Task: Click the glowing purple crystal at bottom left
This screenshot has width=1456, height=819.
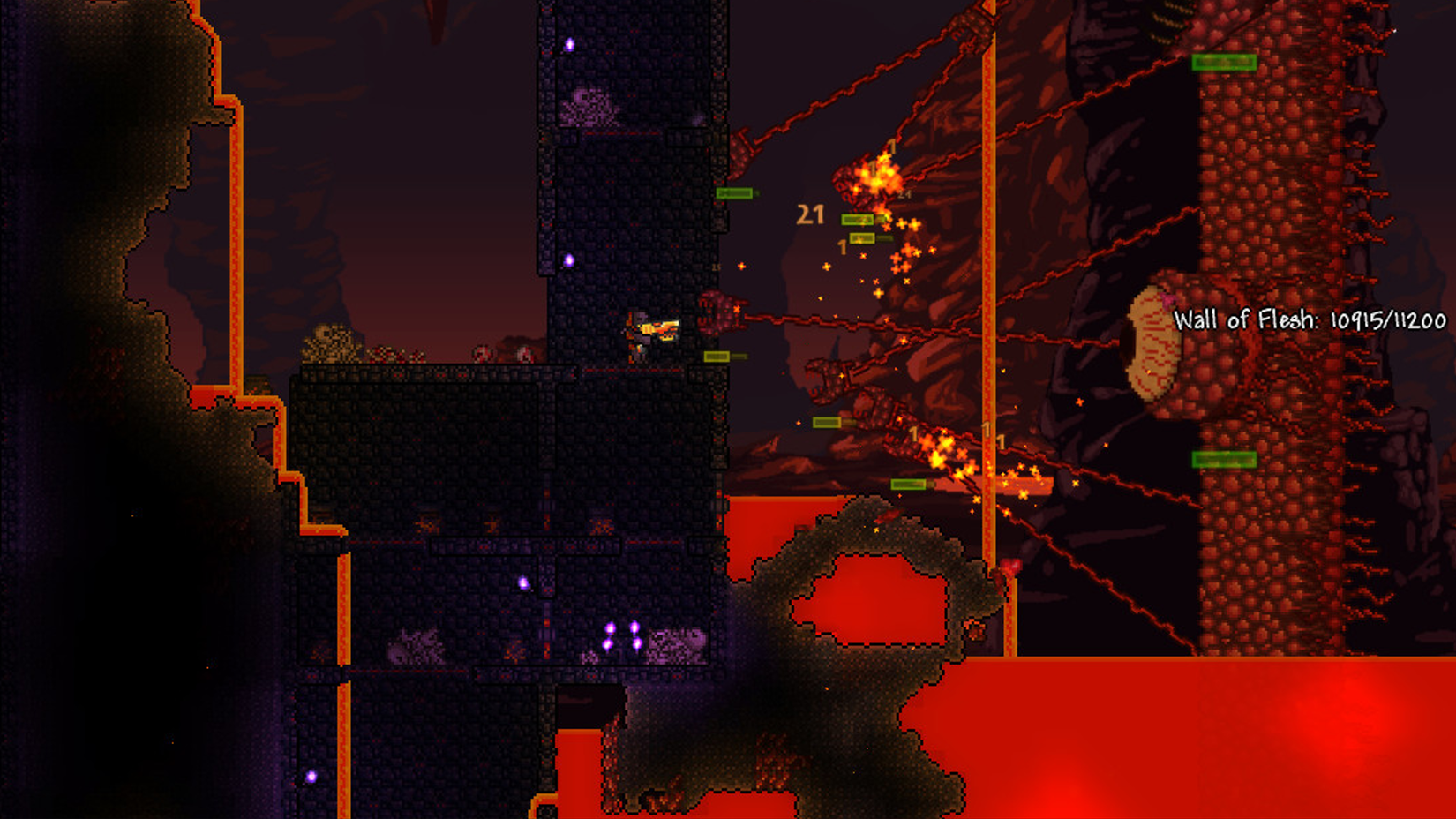Action: tap(311, 776)
